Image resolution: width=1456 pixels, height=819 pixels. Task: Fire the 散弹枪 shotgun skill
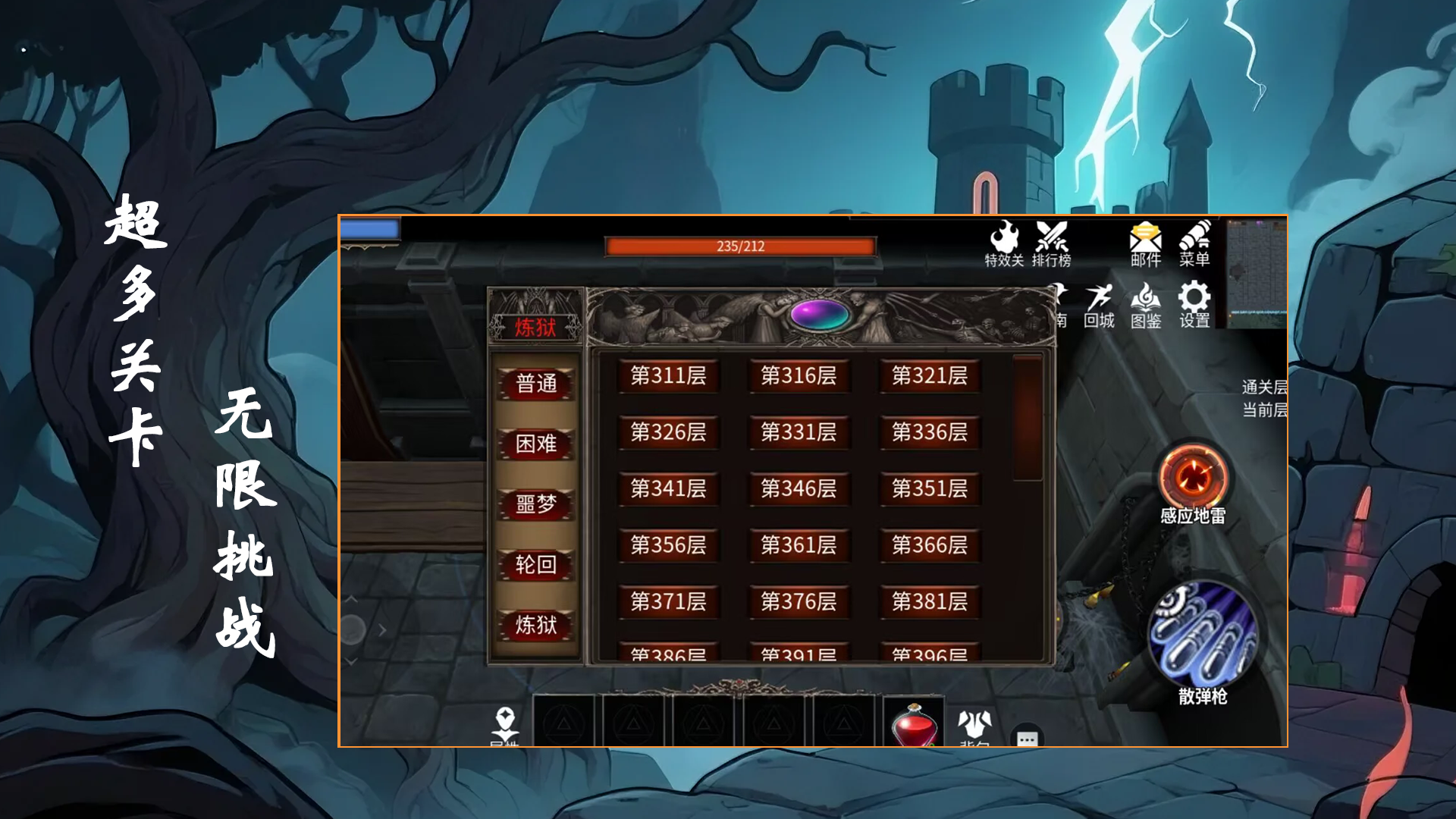point(1203,635)
